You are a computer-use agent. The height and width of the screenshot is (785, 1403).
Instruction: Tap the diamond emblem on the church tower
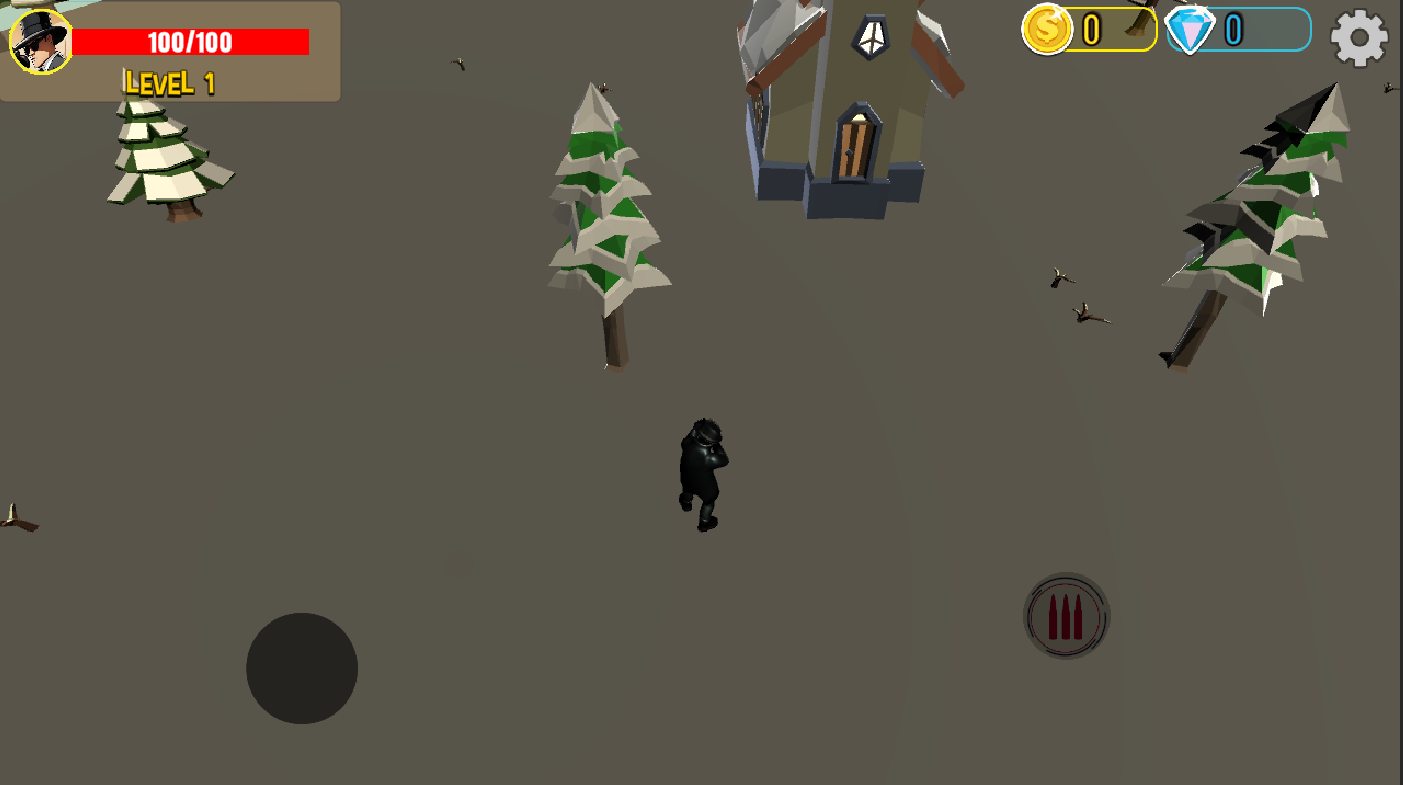coord(871,36)
